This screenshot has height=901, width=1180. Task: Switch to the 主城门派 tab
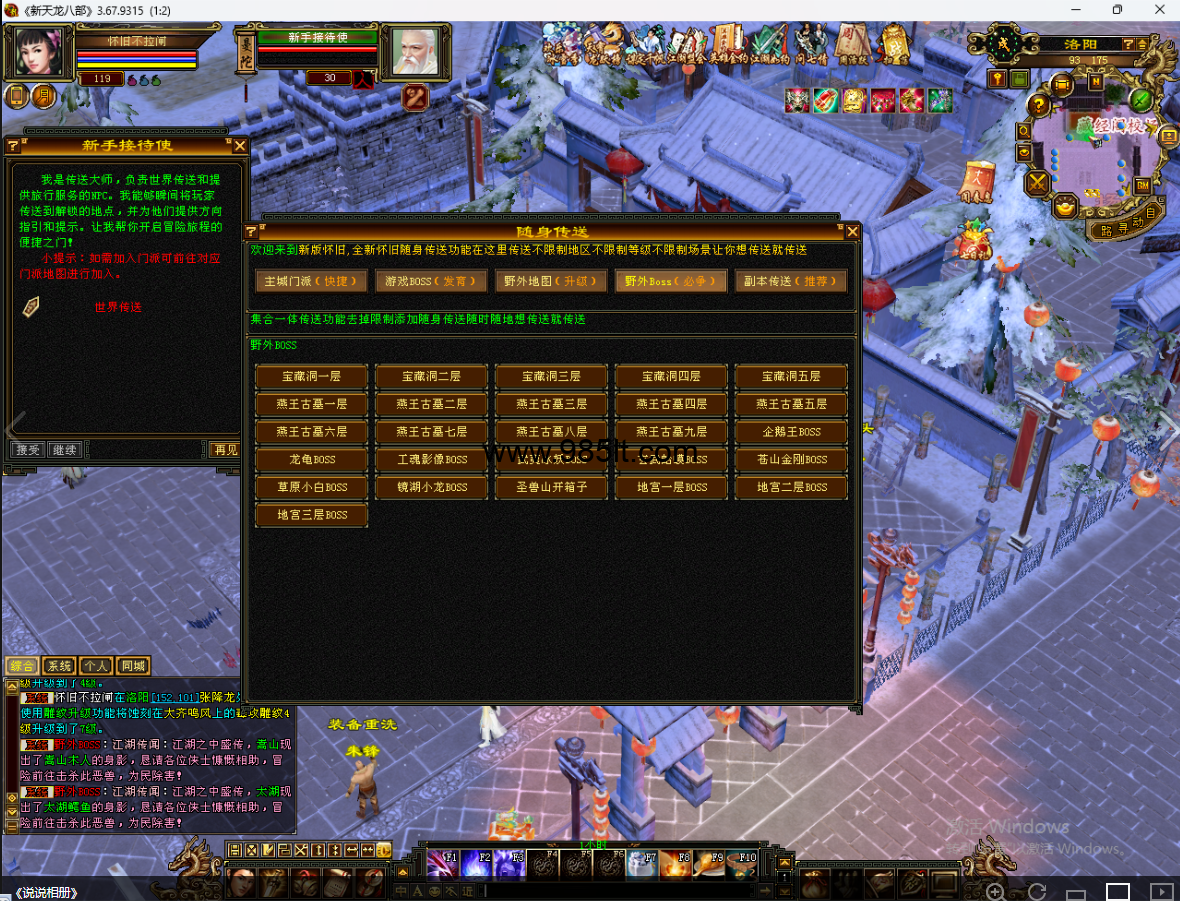pyautogui.click(x=311, y=282)
